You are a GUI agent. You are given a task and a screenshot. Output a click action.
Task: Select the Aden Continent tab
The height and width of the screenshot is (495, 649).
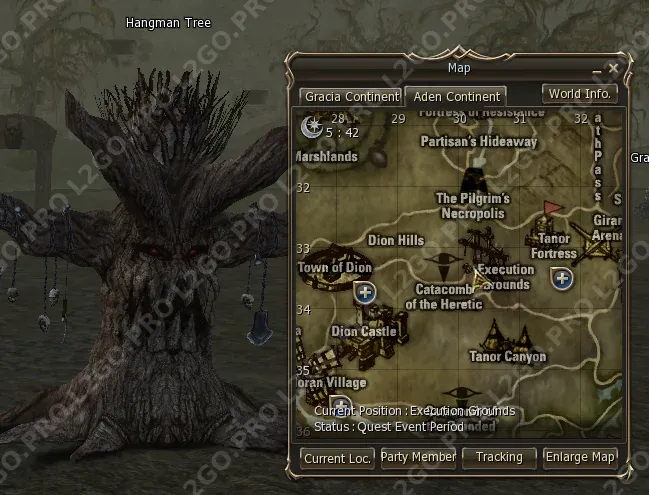click(455, 97)
